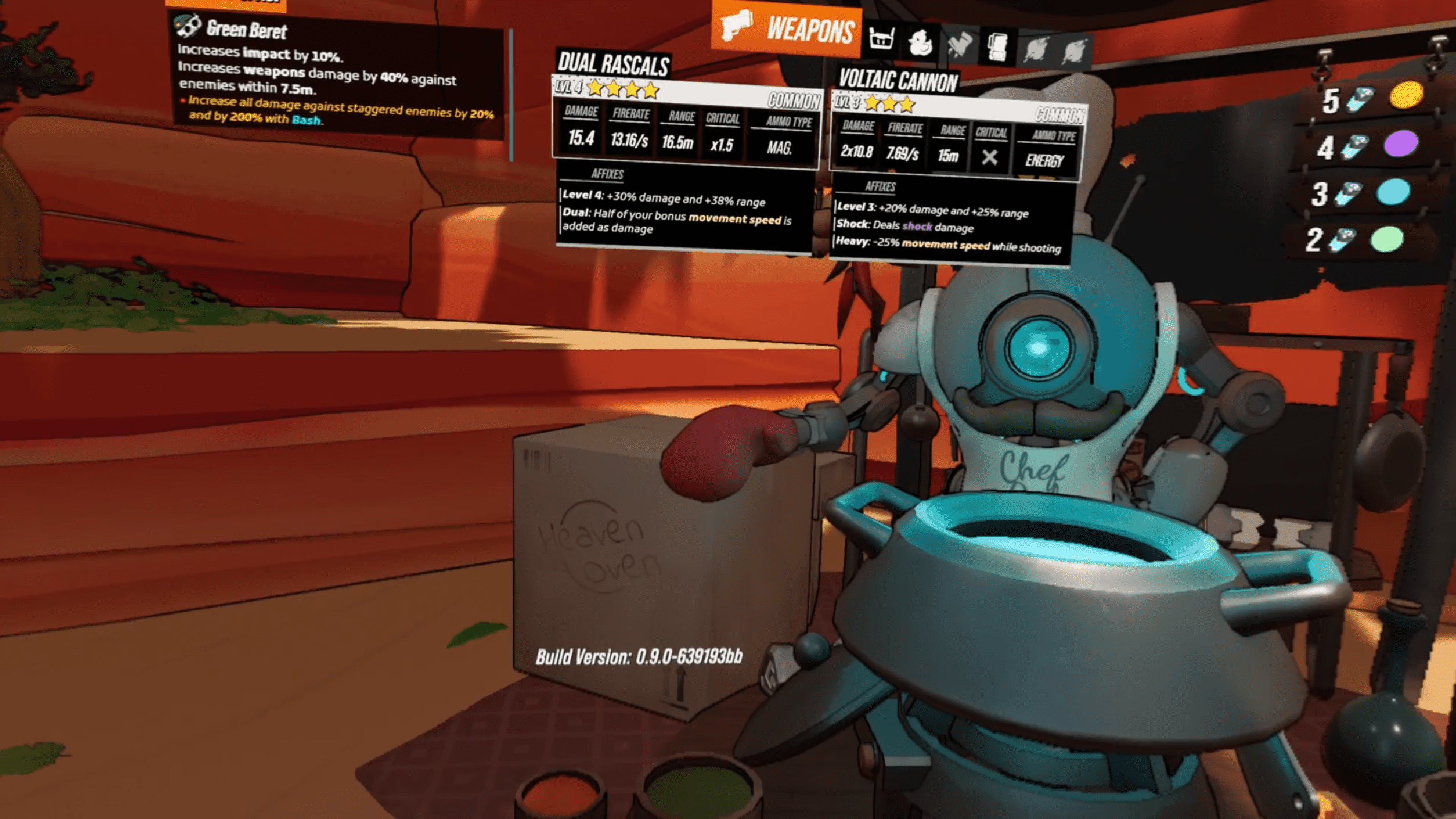The image size is (1456, 819).
Task: Switch to the boot icon tab
Action: [959, 44]
